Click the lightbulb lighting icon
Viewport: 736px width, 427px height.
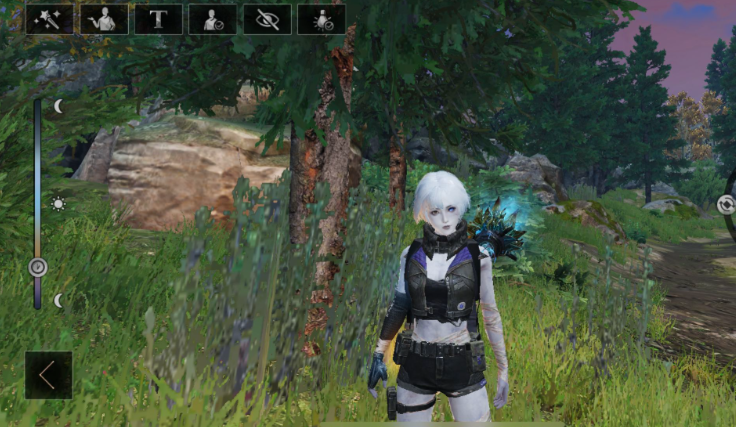point(322,19)
